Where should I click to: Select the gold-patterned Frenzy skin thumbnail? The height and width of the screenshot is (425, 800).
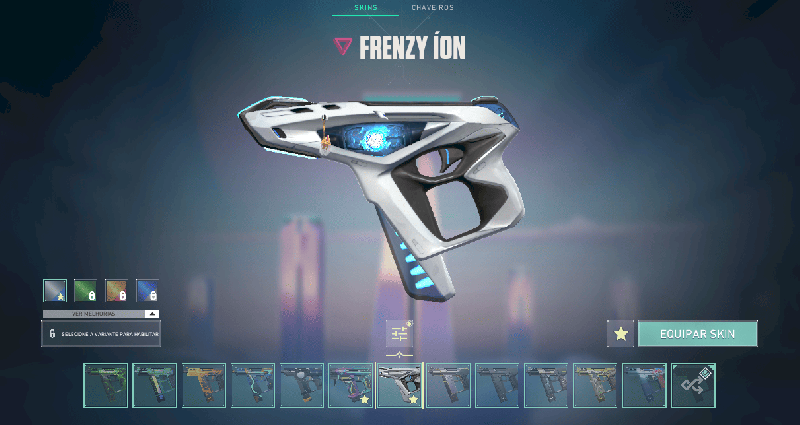click(596, 385)
